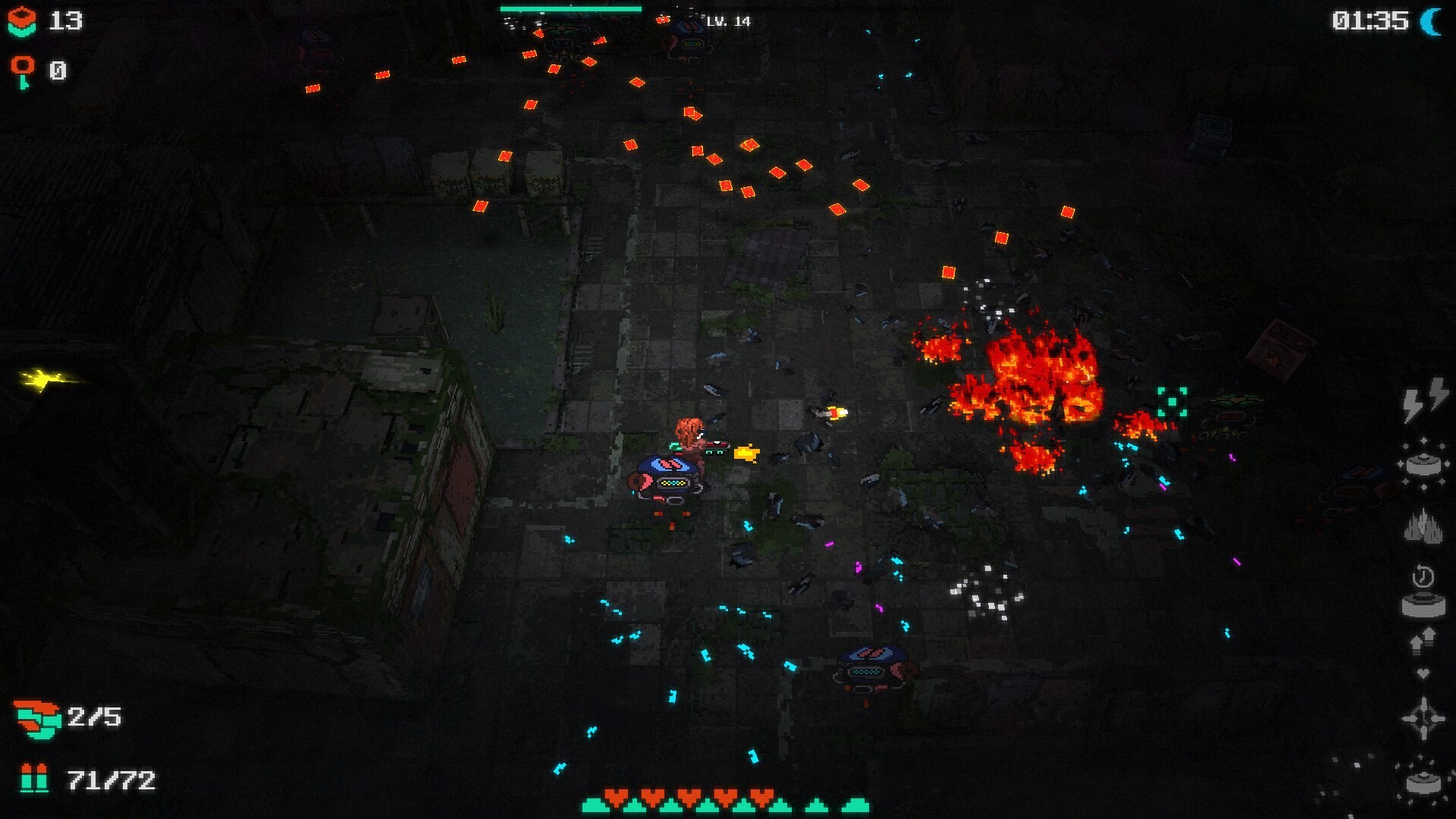This screenshot has height=819, width=1456.
Task: Click the leftmost red heart at the bottom
Action: (x=616, y=798)
